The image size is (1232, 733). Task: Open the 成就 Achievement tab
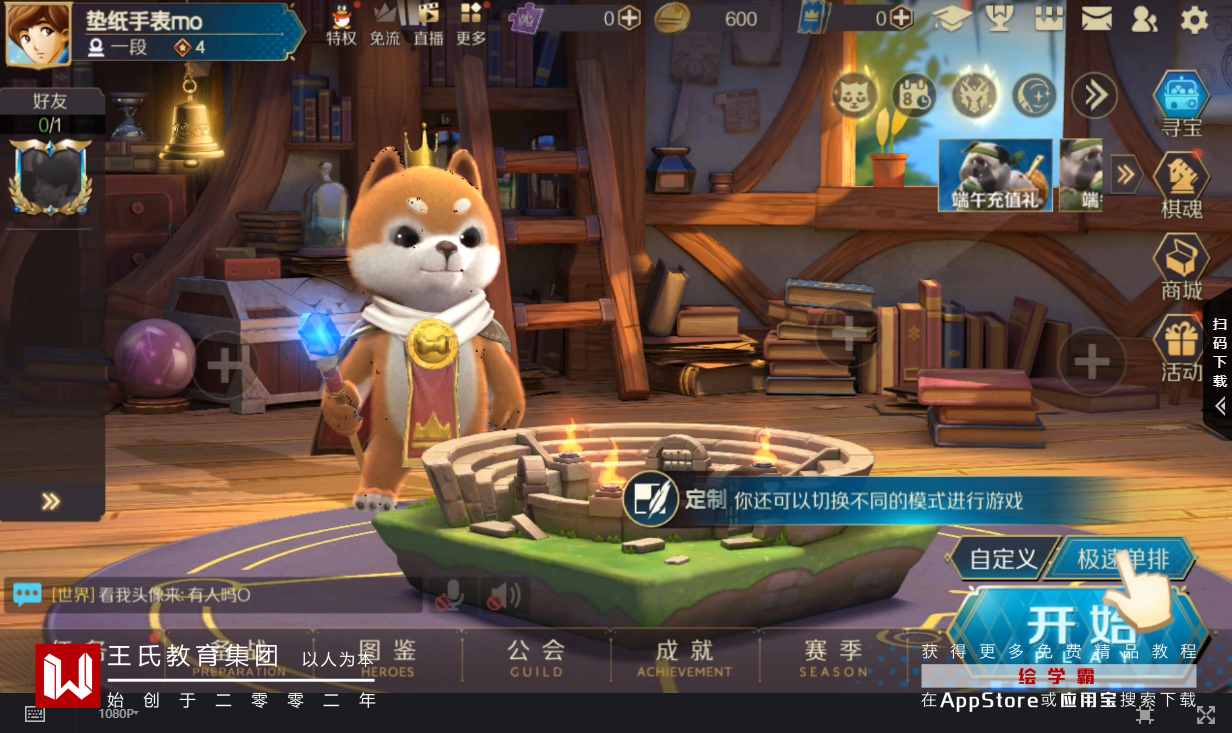685,655
